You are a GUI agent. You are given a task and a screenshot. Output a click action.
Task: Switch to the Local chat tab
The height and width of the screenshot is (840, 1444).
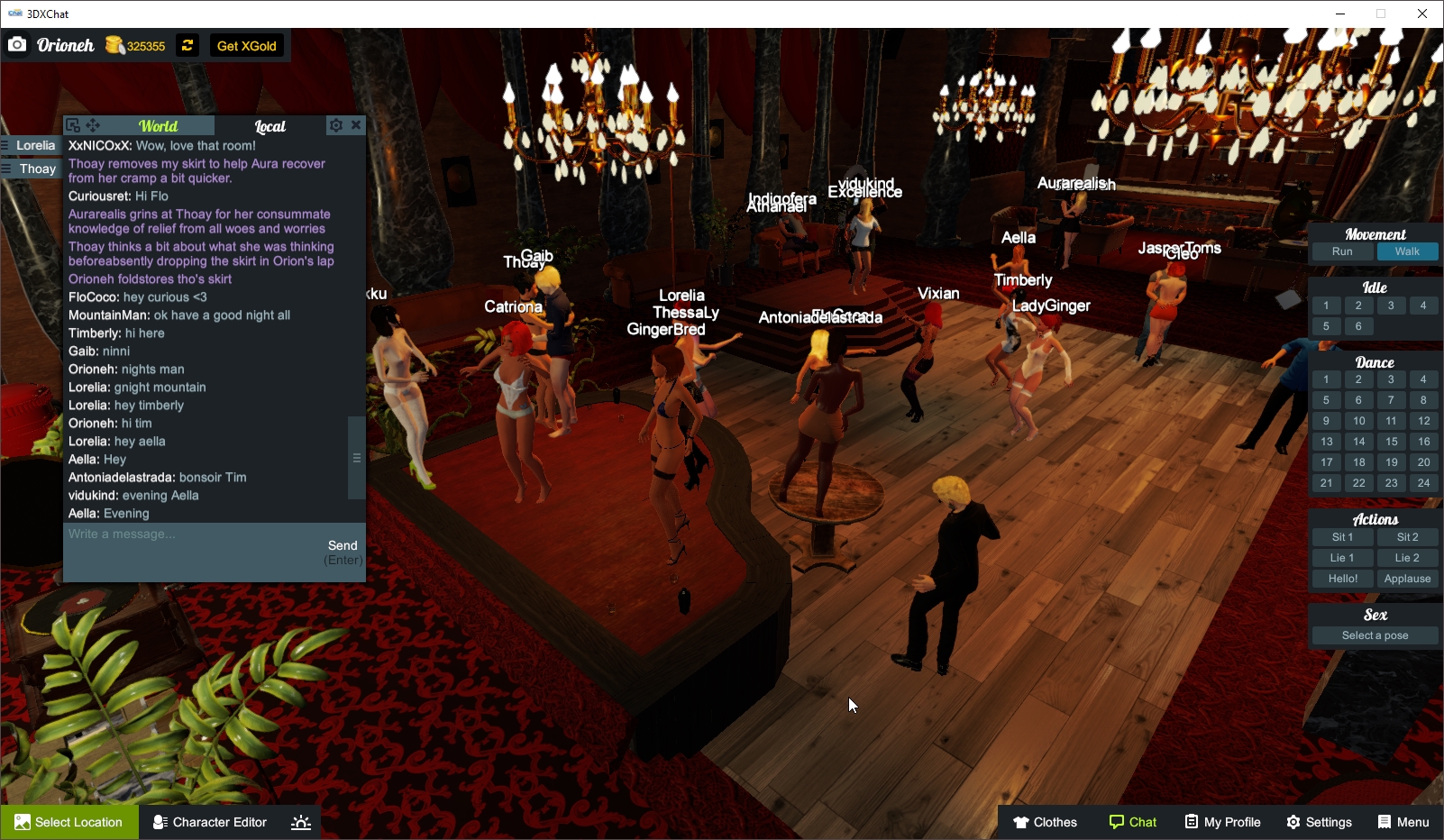[x=270, y=126]
